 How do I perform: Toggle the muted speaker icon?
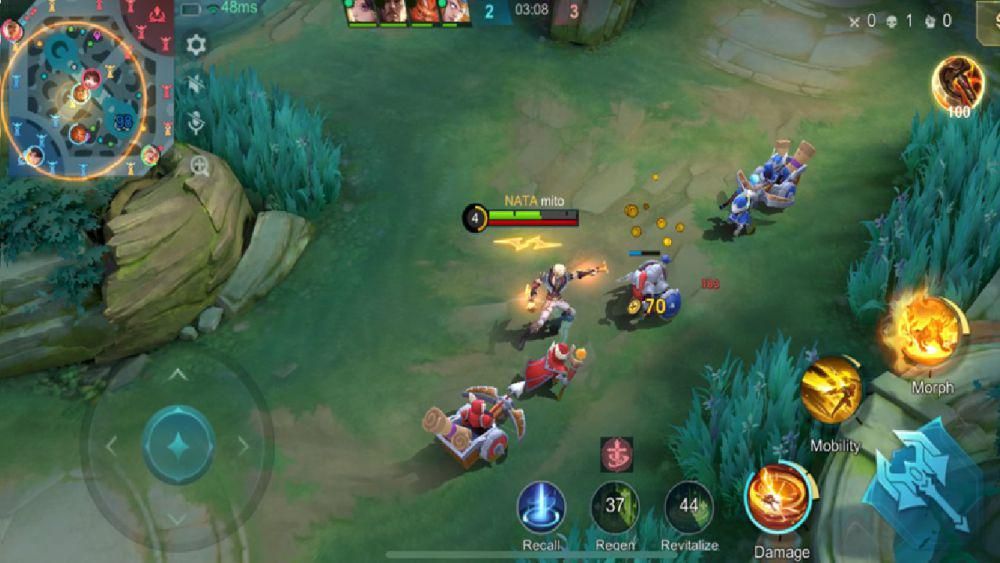pyautogui.click(x=196, y=85)
